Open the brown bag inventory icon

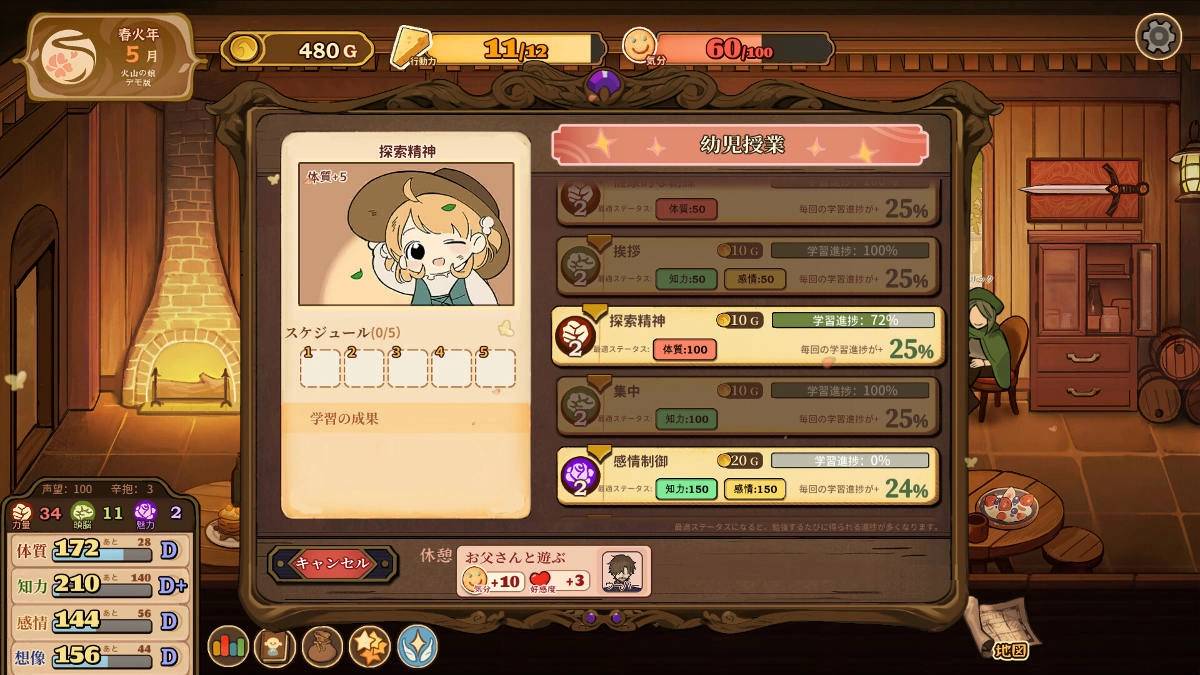pos(322,646)
